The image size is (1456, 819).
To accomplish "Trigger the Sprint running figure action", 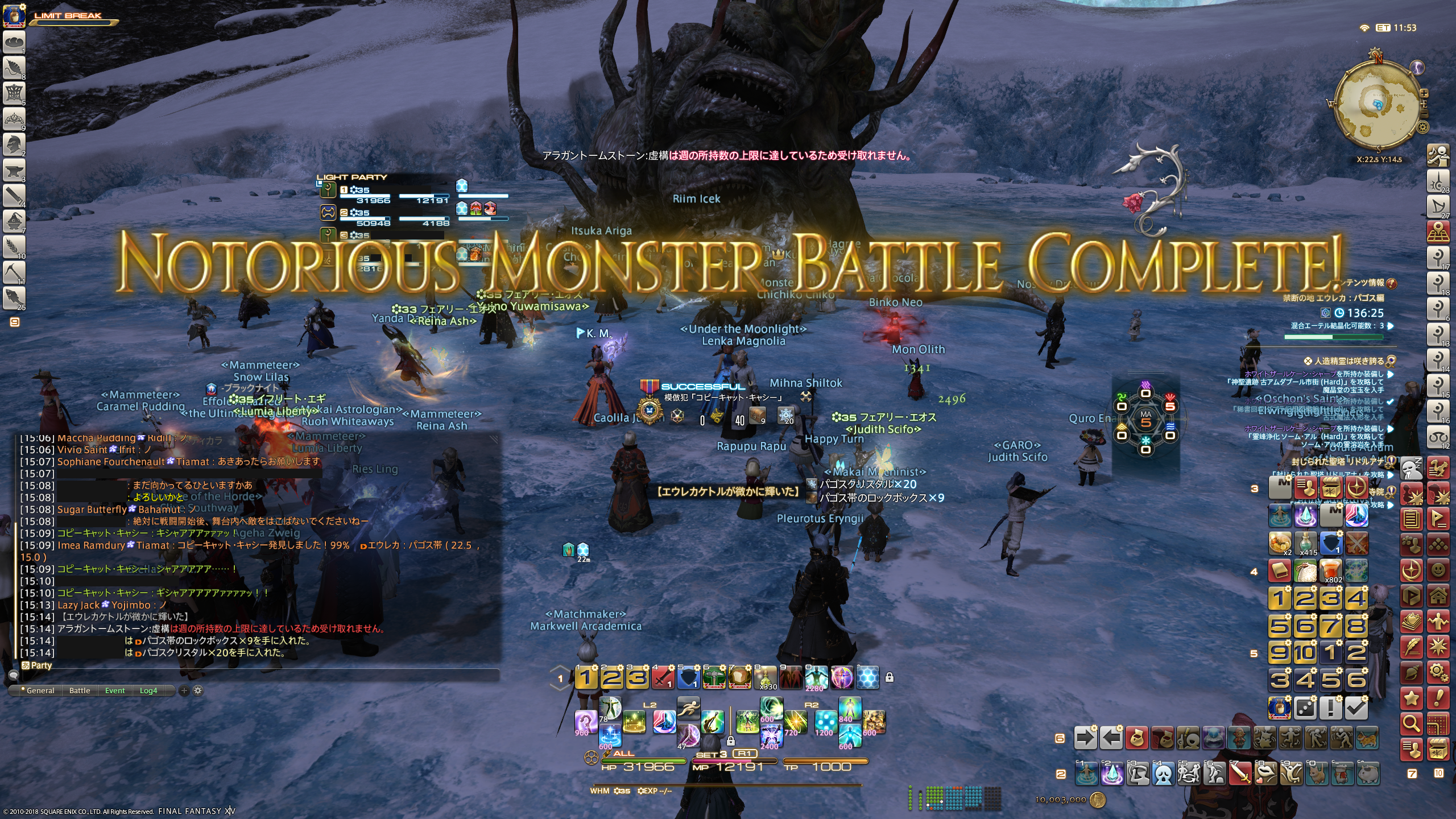I will (688, 708).
